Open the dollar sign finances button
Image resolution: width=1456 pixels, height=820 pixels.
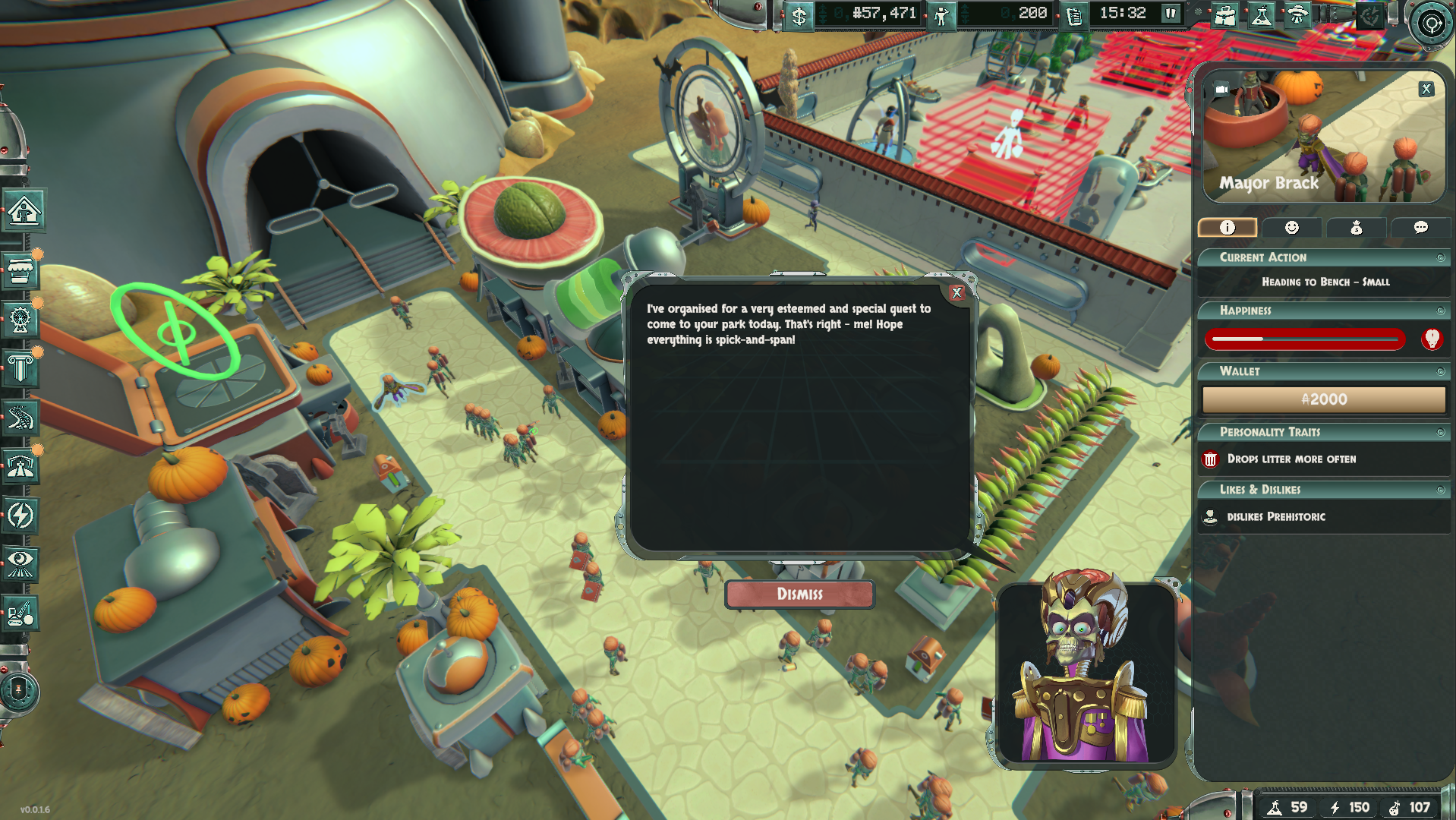(x=799, y=14)
